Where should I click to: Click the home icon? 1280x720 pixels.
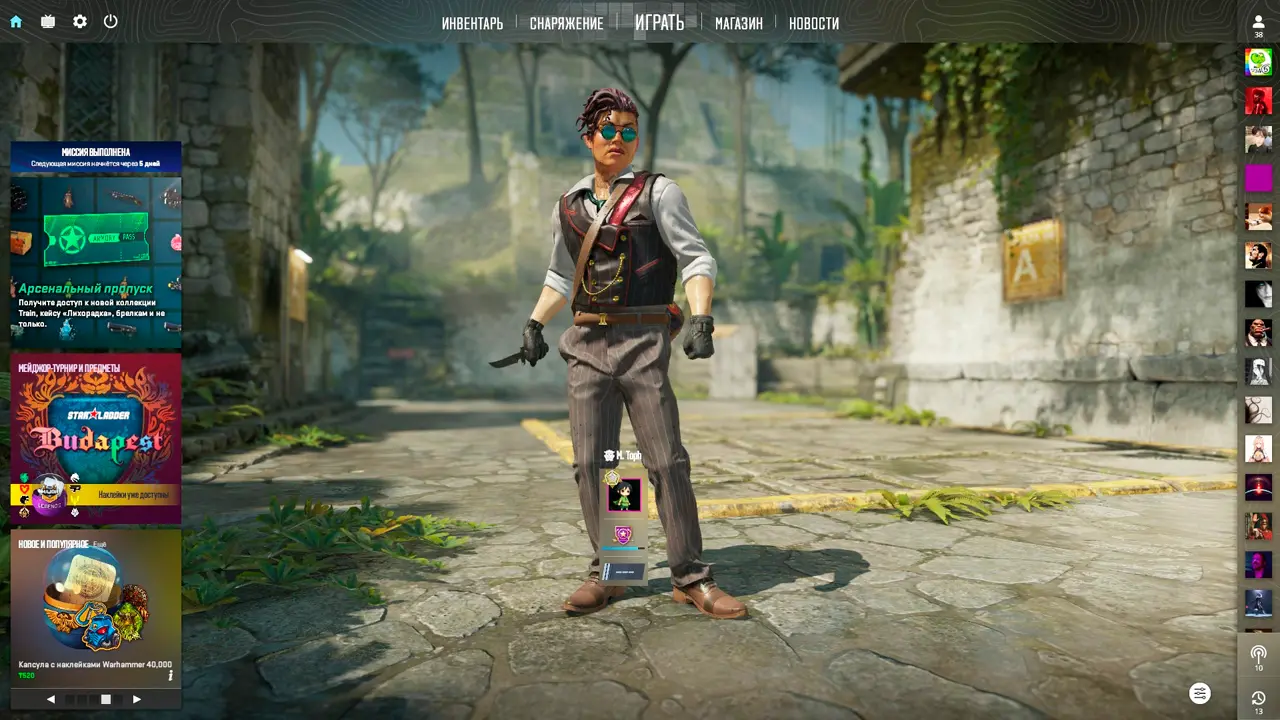(16, 21)
